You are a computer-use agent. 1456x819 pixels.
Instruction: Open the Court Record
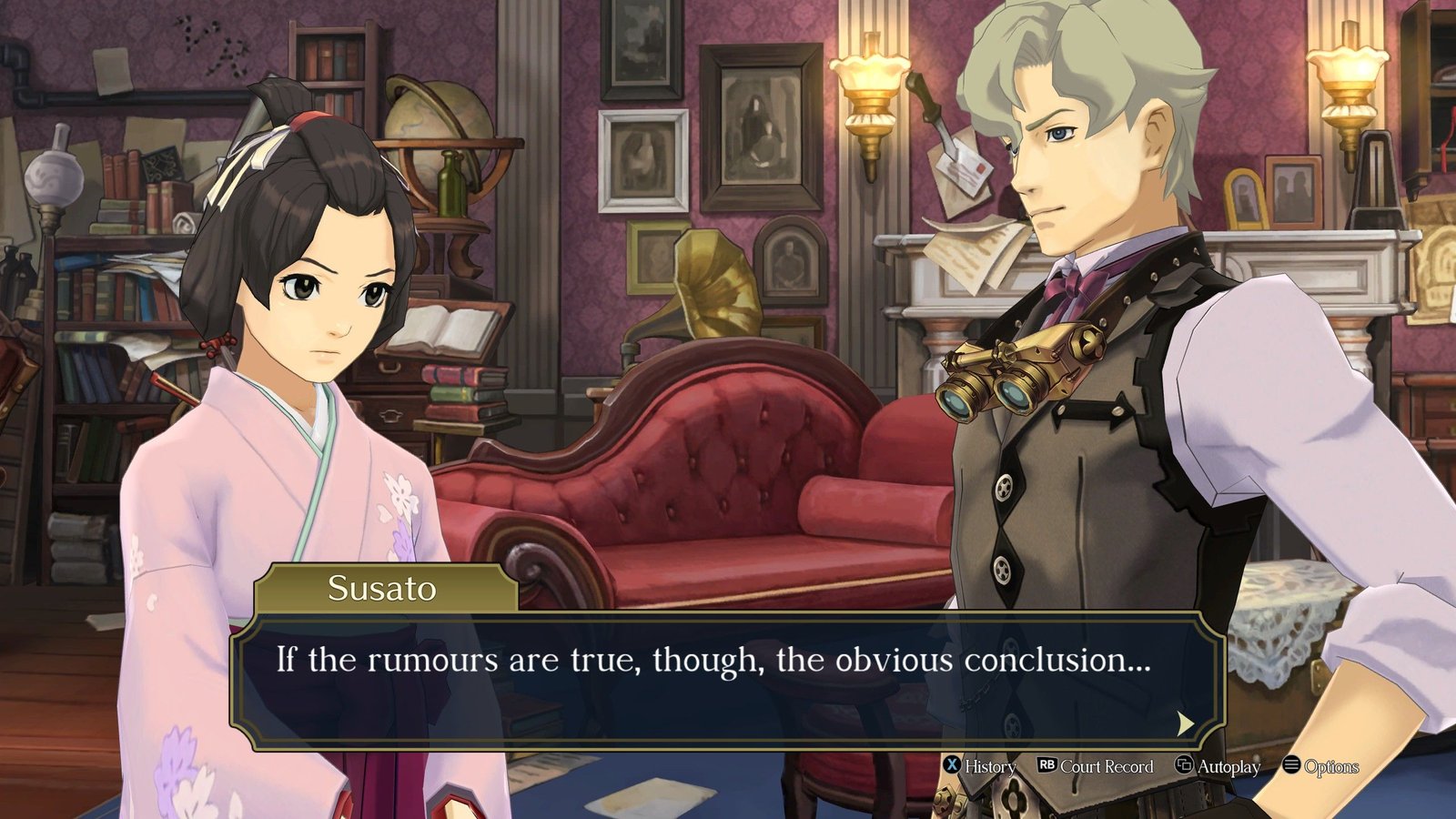pos(1096,766)
